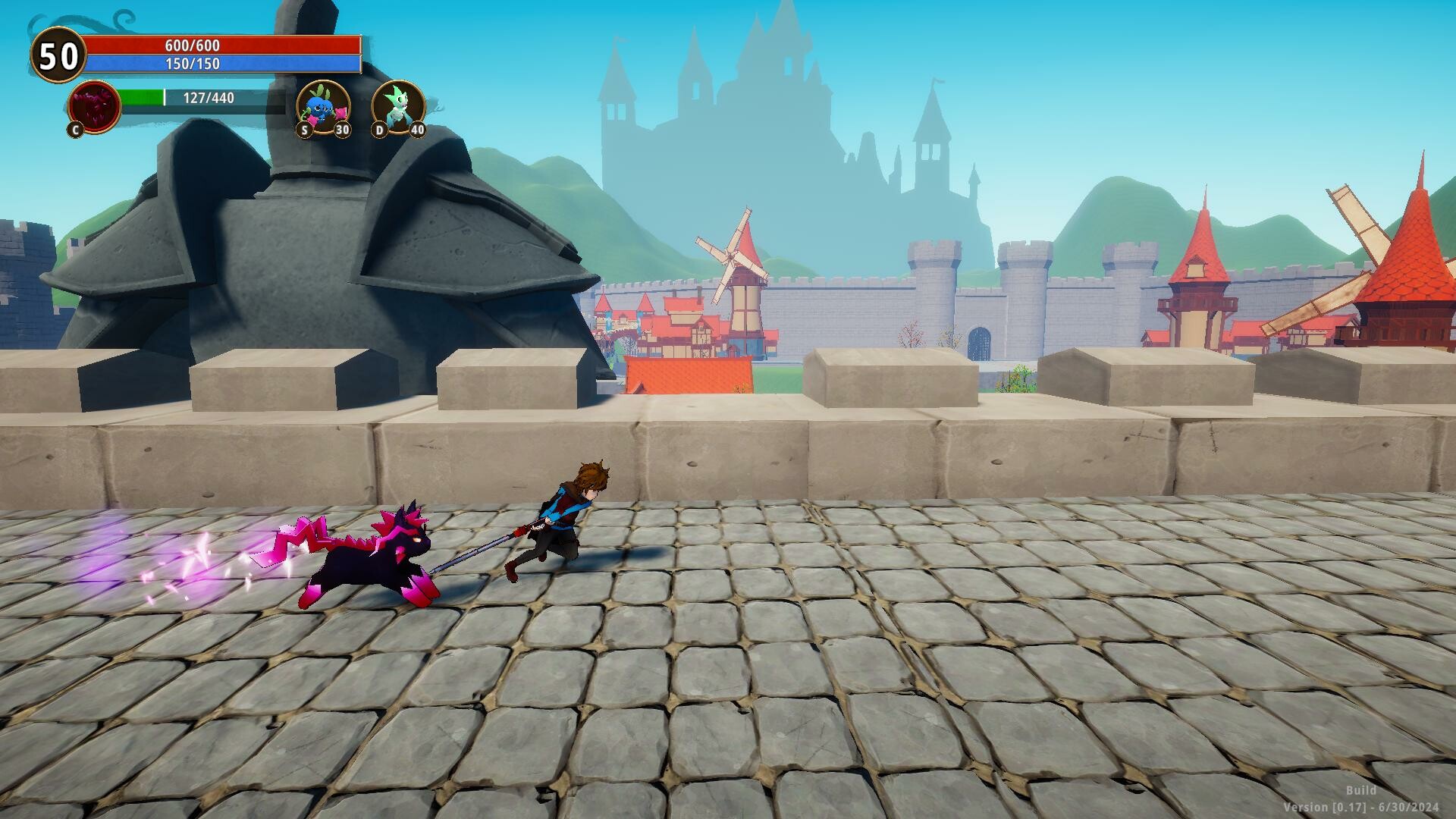
Task: Click the C label under the crystal portrait
Action: click(x=74, y=130)
